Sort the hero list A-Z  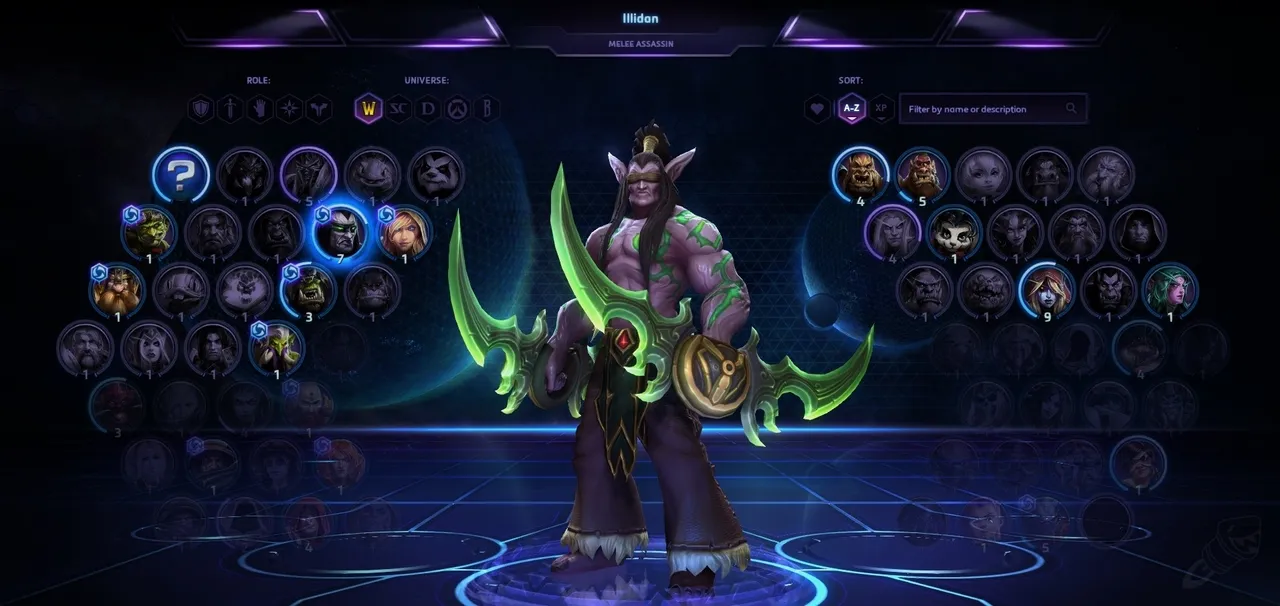[x=851, y=108]
